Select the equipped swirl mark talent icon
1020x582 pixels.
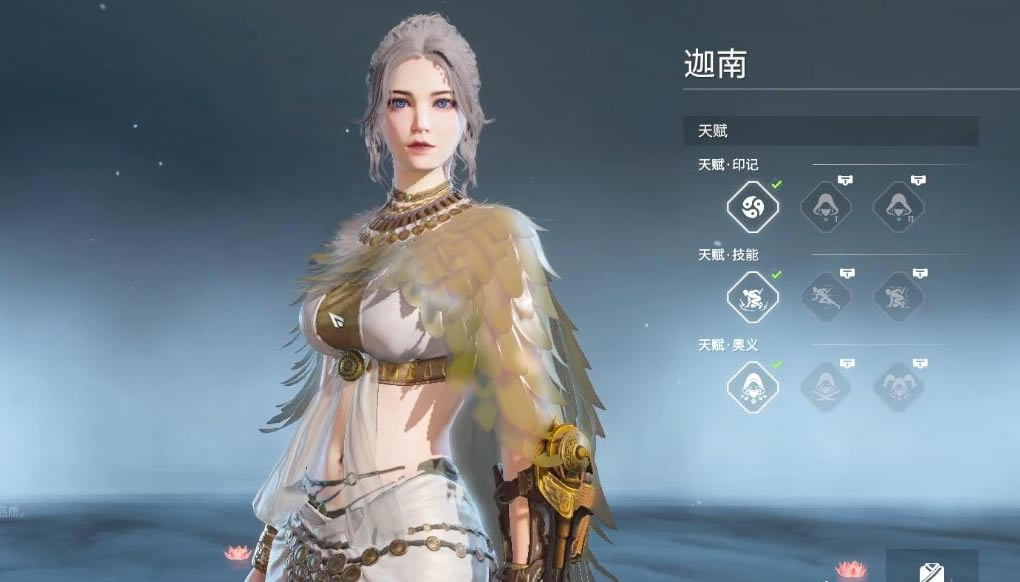752,207
